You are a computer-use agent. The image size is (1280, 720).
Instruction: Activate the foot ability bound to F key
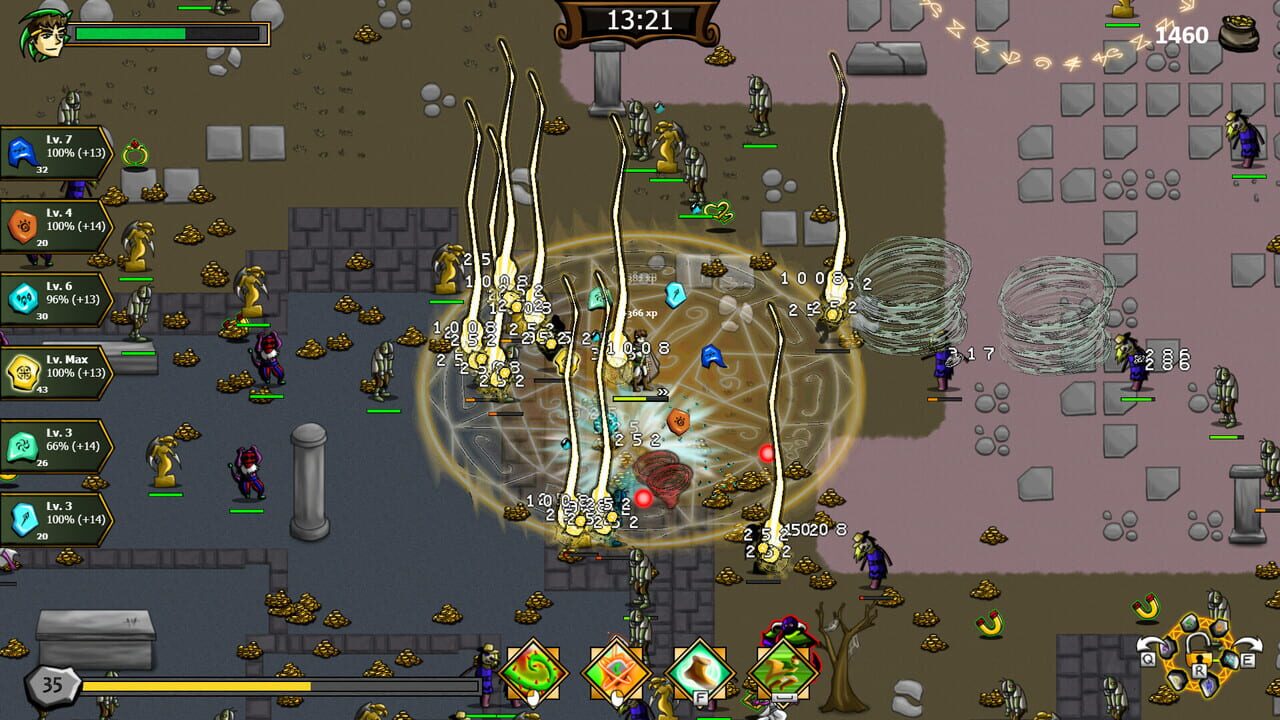point(697,668)
